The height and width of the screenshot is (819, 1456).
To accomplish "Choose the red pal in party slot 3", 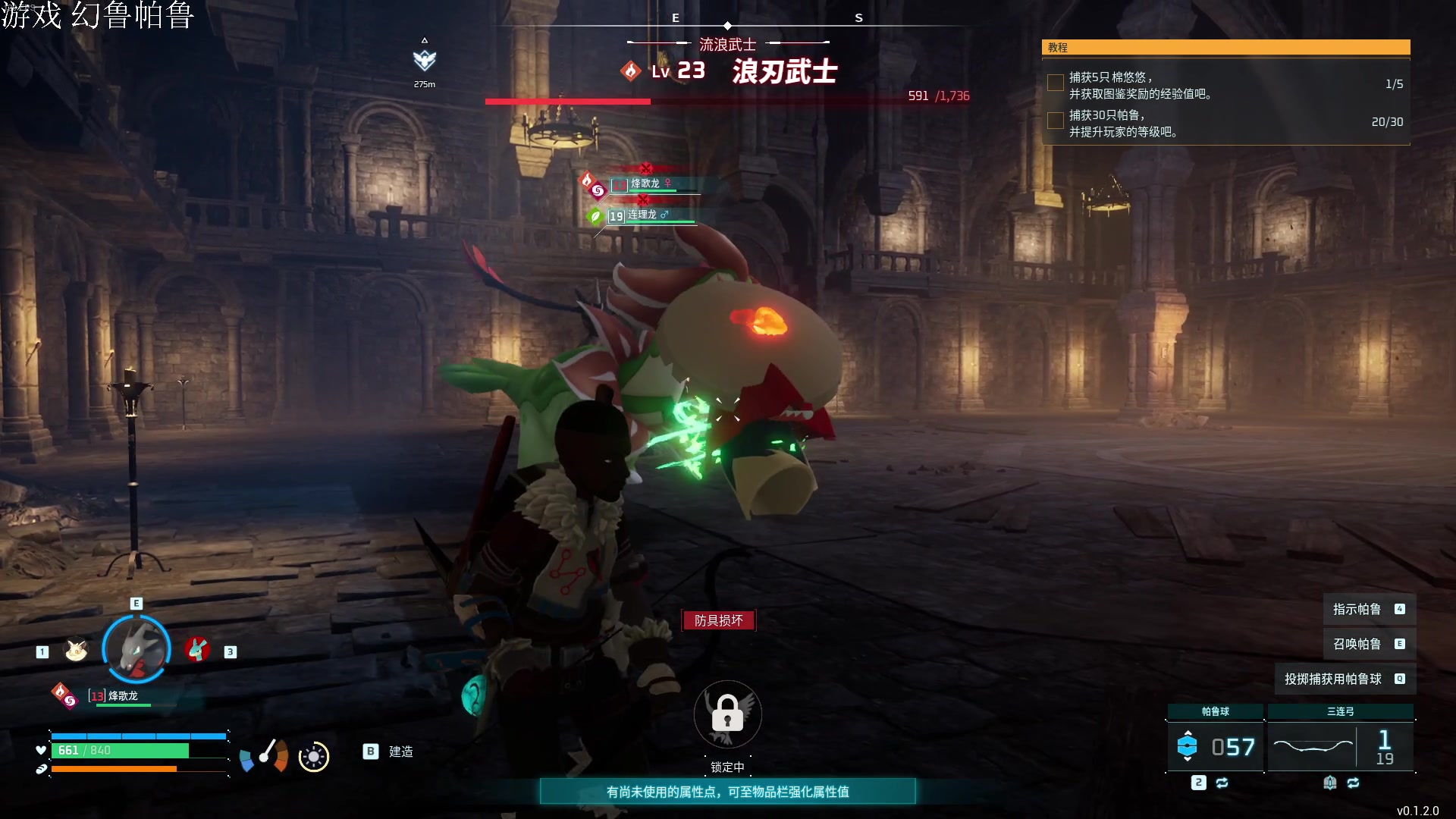I will (197, 650).
